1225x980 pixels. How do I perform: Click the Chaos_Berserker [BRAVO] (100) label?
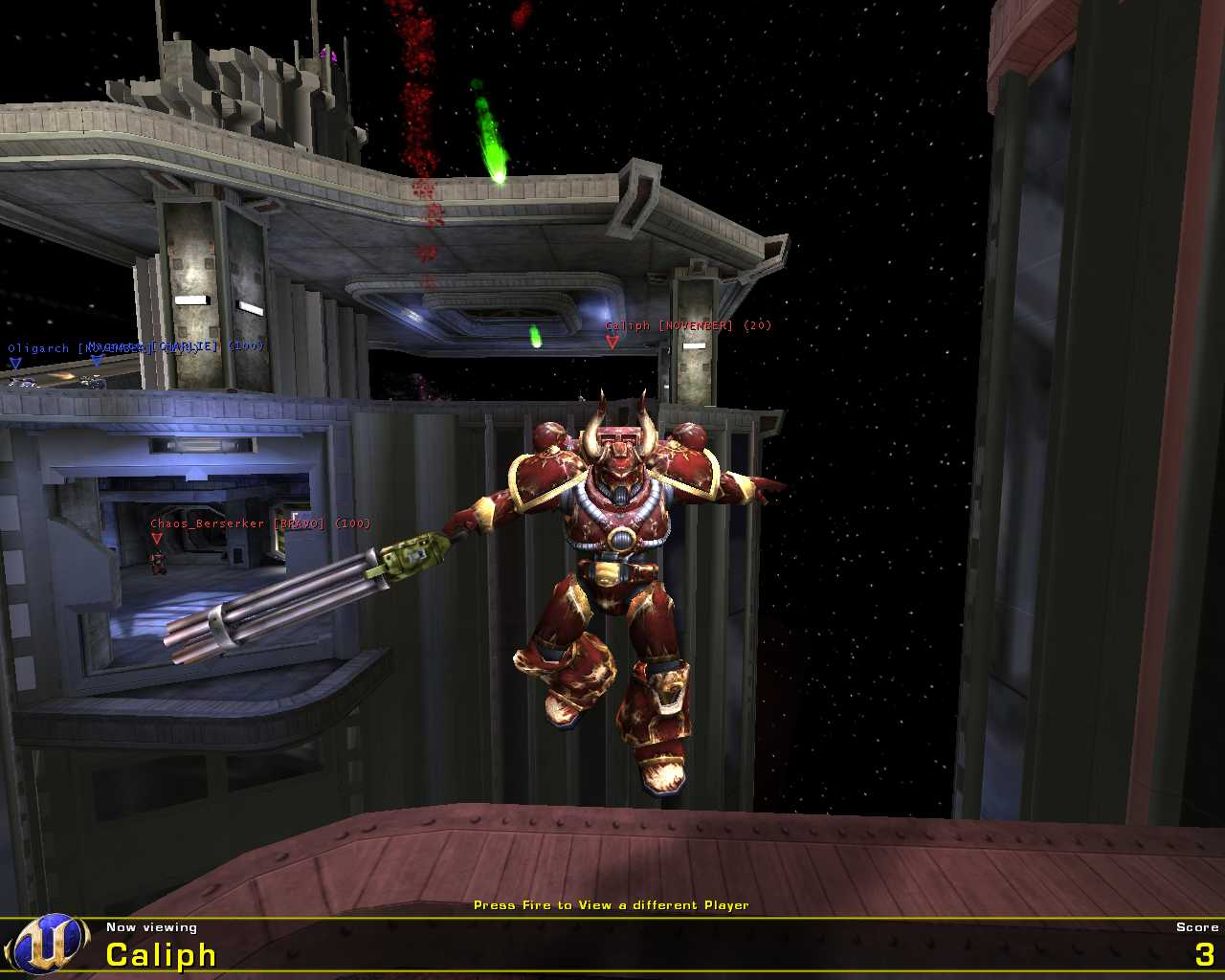[x=260, y=524]
